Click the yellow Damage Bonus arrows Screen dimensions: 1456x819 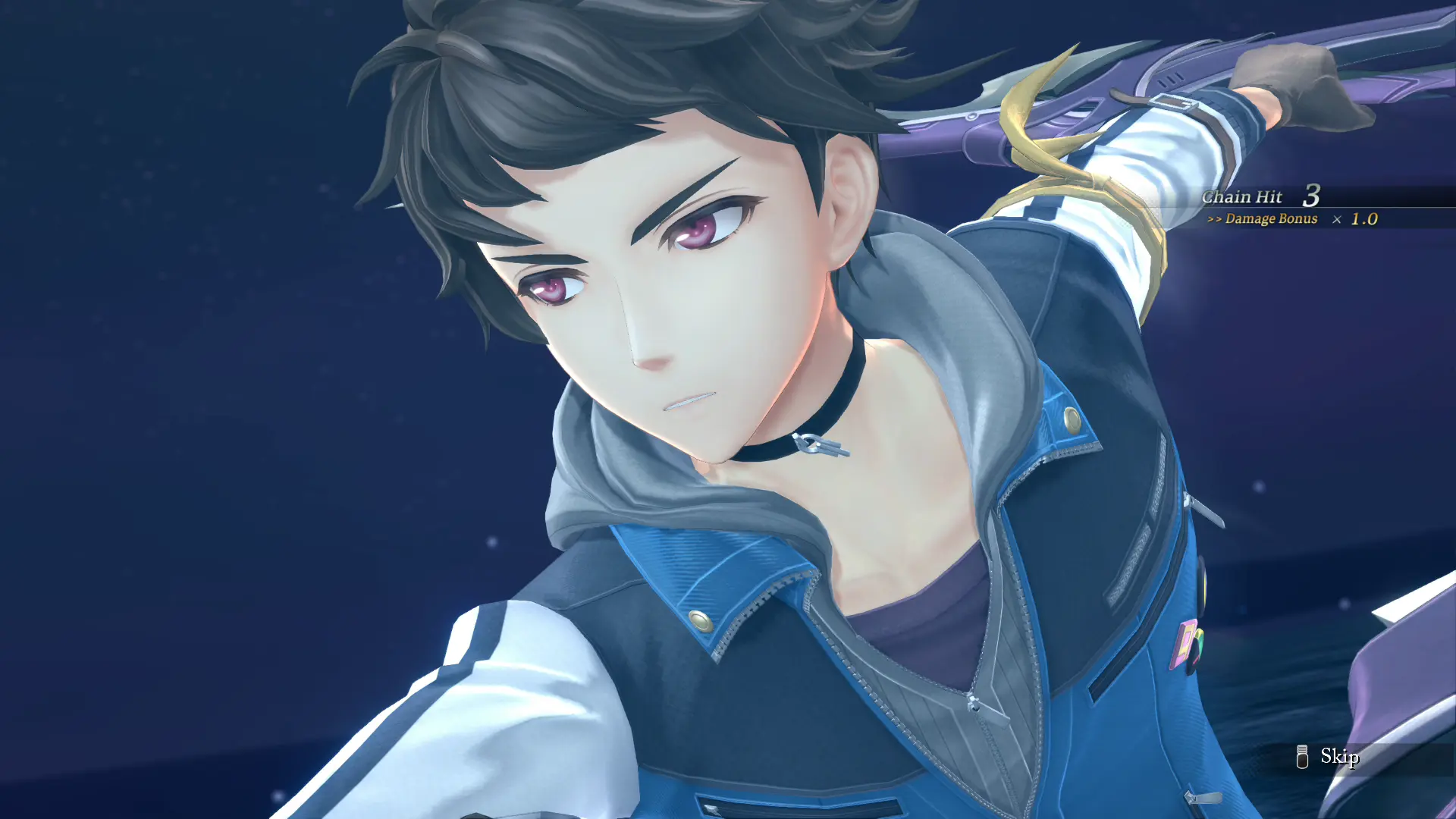click(x=1215, y=219)
